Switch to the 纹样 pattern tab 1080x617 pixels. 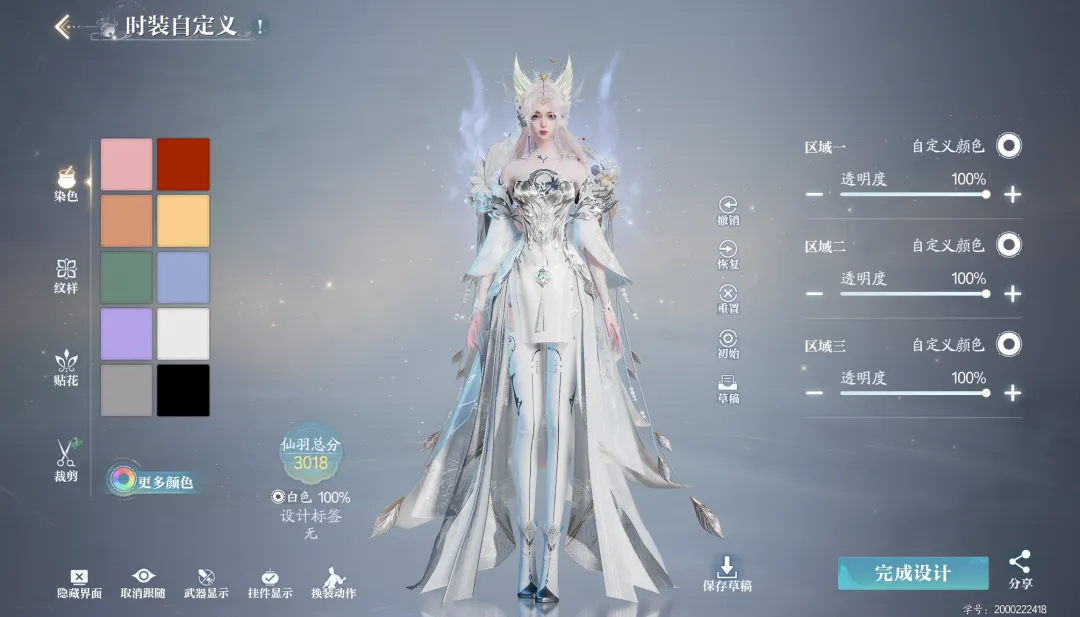tap(66, 275)
